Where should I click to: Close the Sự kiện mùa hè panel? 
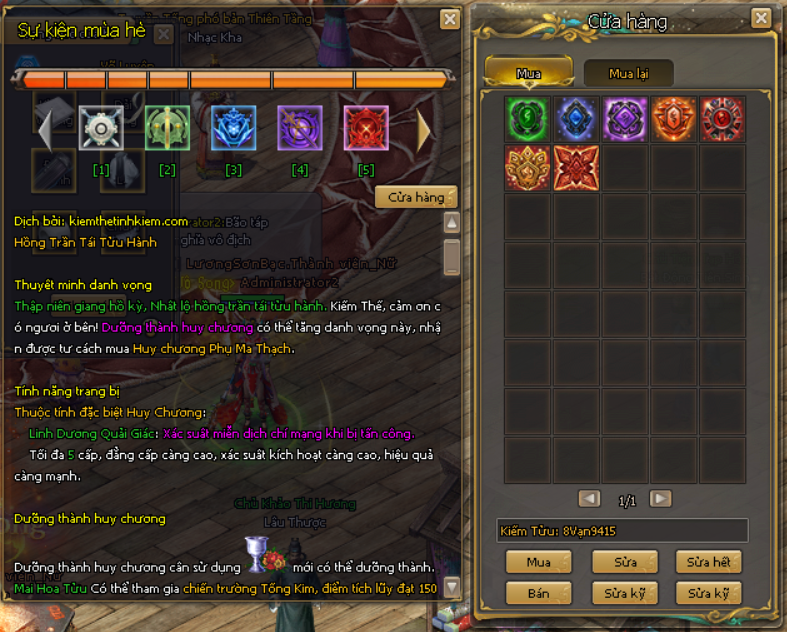450,19
